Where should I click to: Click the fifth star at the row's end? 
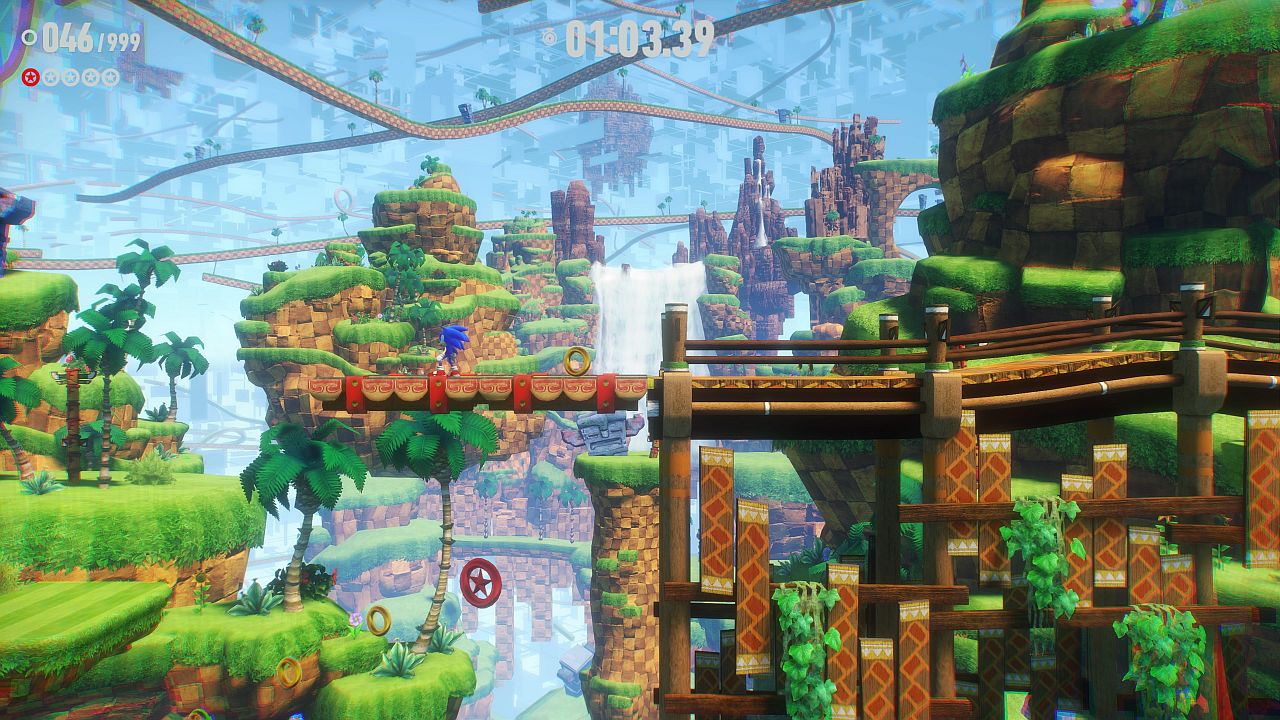(111, 77)
